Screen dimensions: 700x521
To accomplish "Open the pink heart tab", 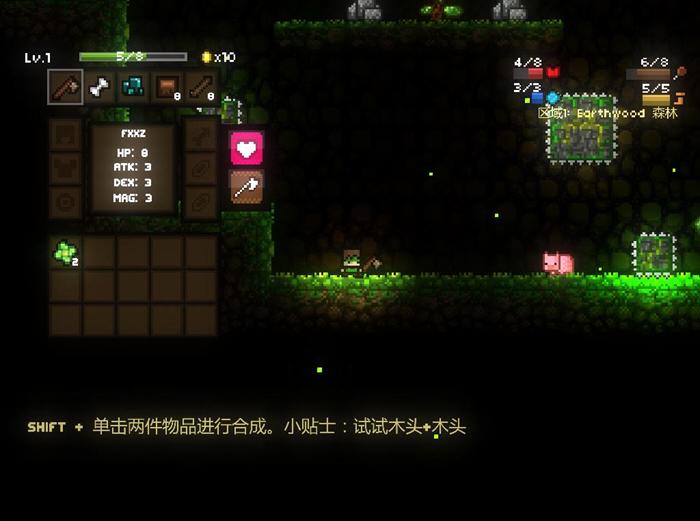I will [247, 148].
